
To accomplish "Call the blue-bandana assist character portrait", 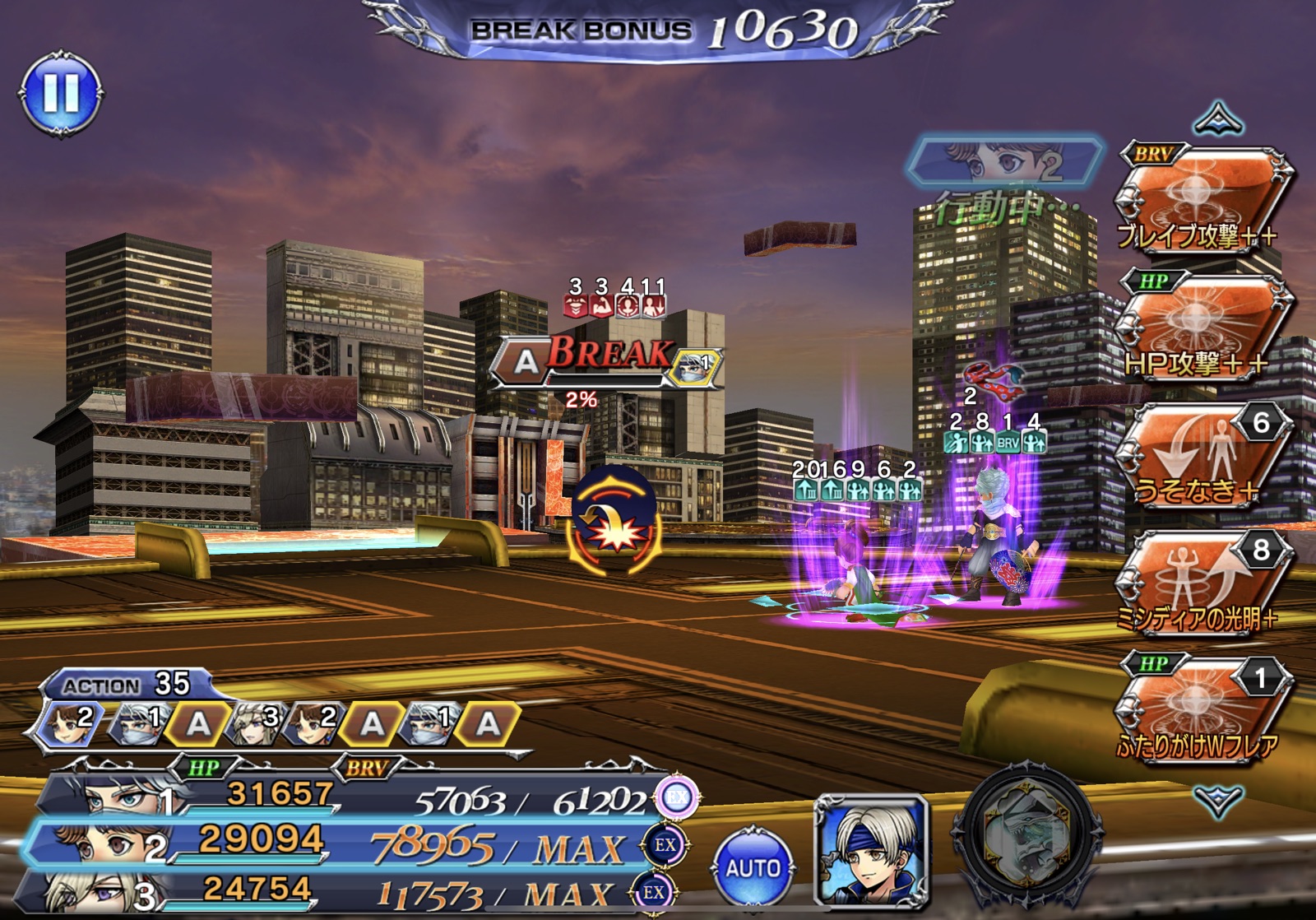I will [872, 850].
